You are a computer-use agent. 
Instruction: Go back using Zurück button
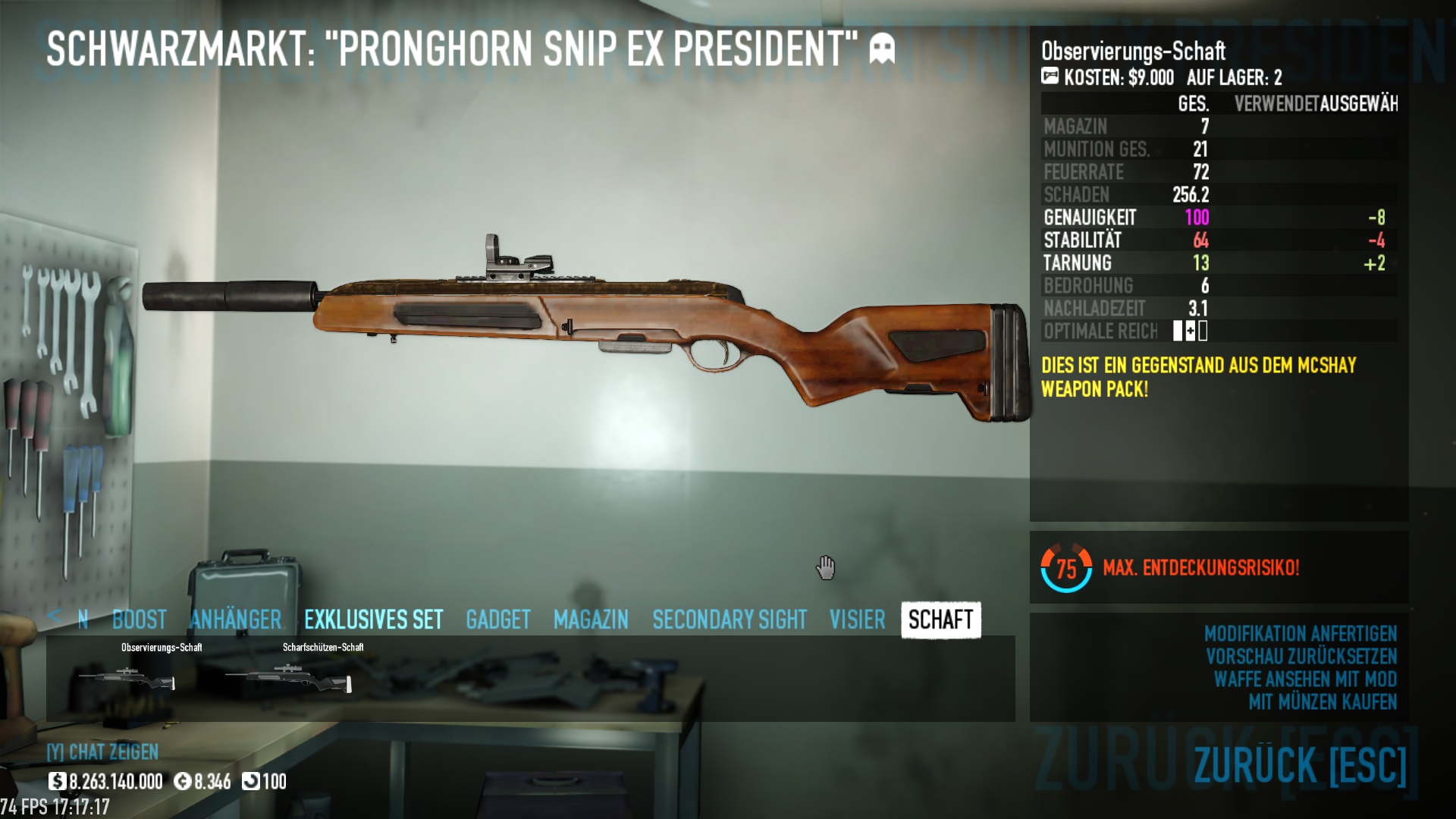1299,764
